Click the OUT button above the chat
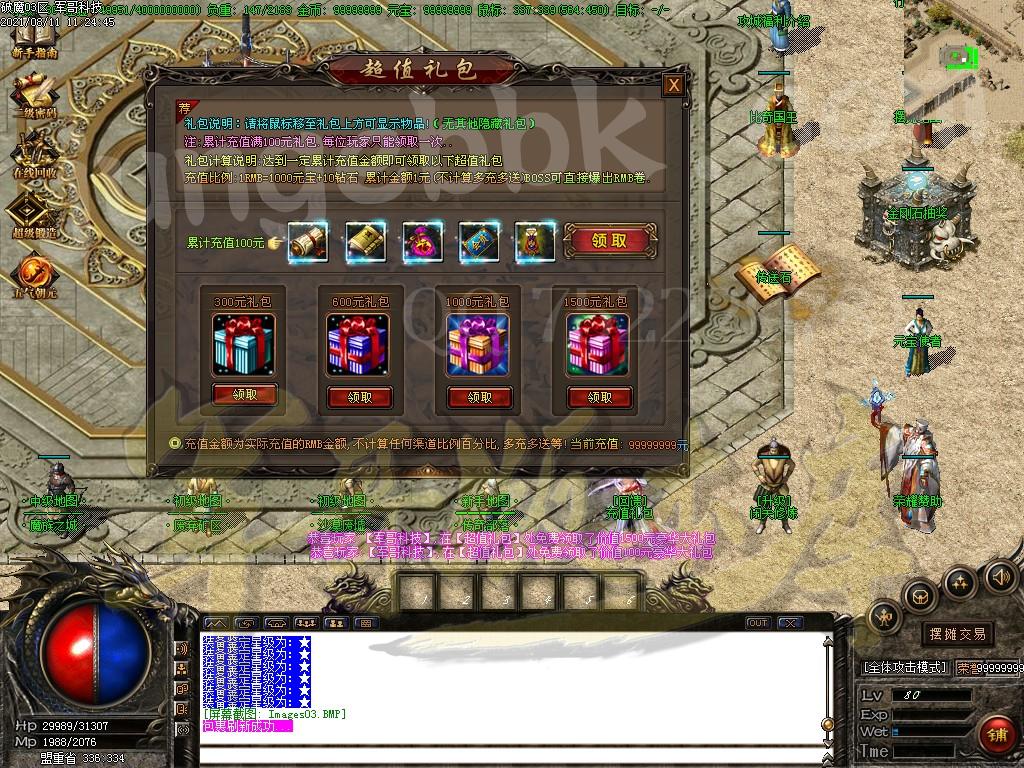This screenshot has height=768, width=1024. pyautogui.click(x=758, y=623)
